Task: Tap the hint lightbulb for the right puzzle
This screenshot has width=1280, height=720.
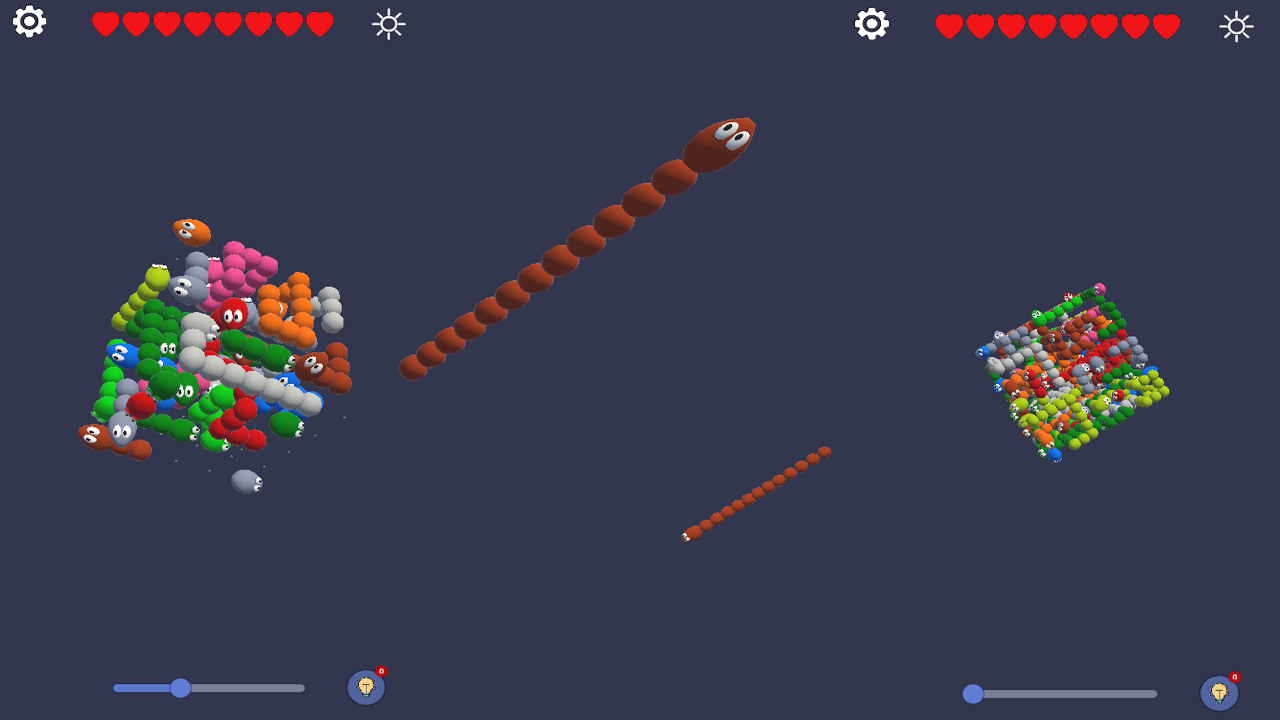Action: (x=1218, y=692)
